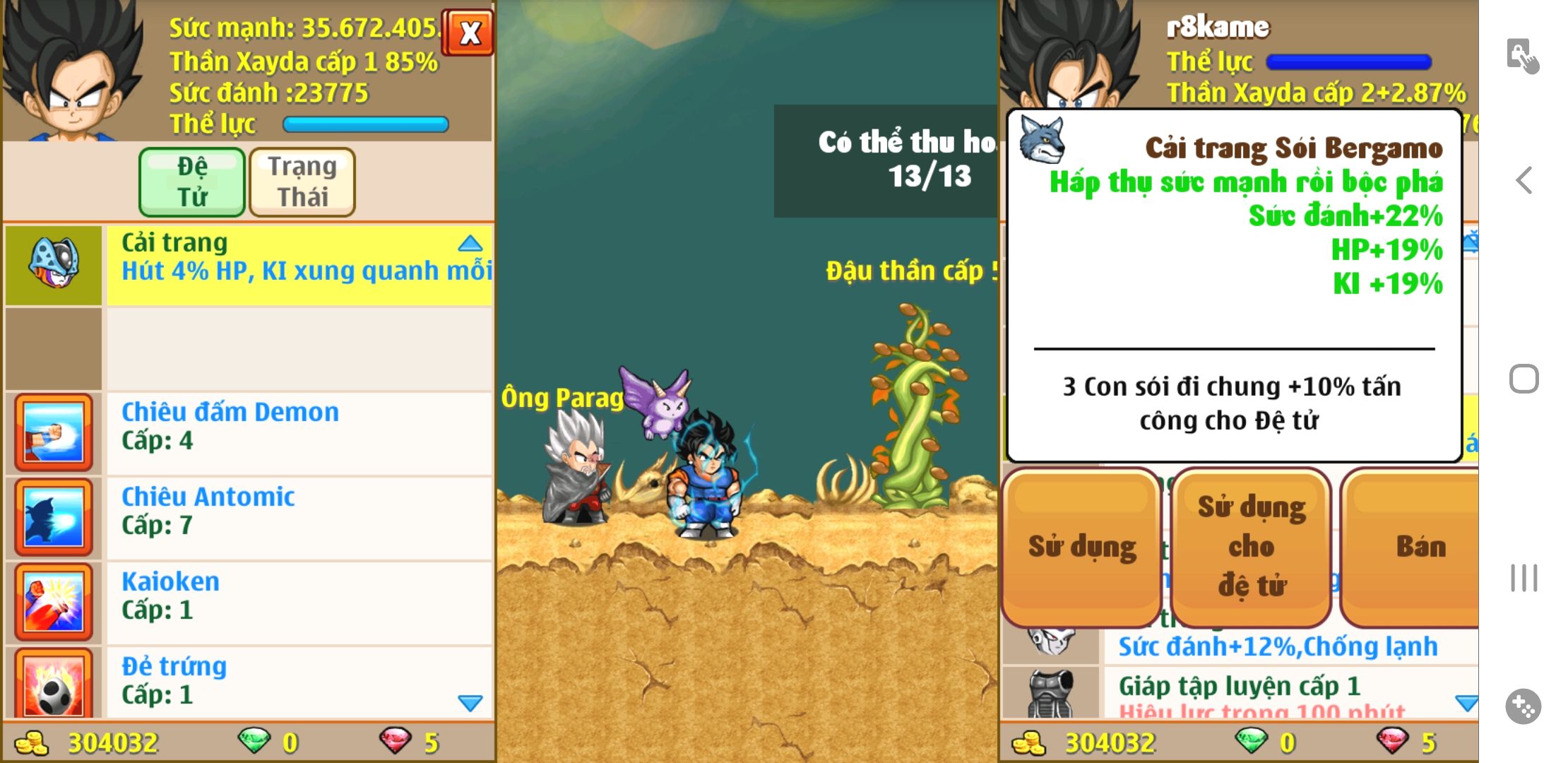The image size is (1568, 763).
Task: Switch to the Đệ Tử tab
Action: (x=192, y=182)
